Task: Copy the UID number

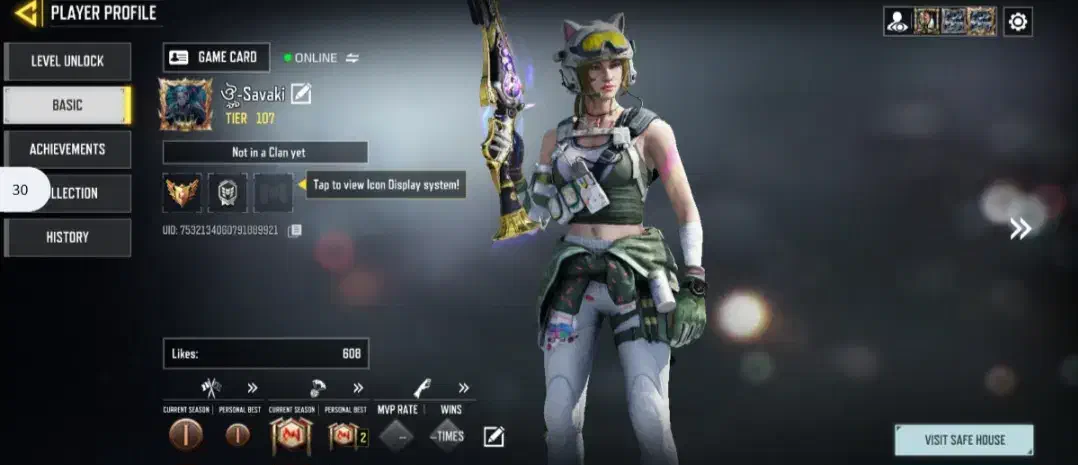Action: point(295,231)
